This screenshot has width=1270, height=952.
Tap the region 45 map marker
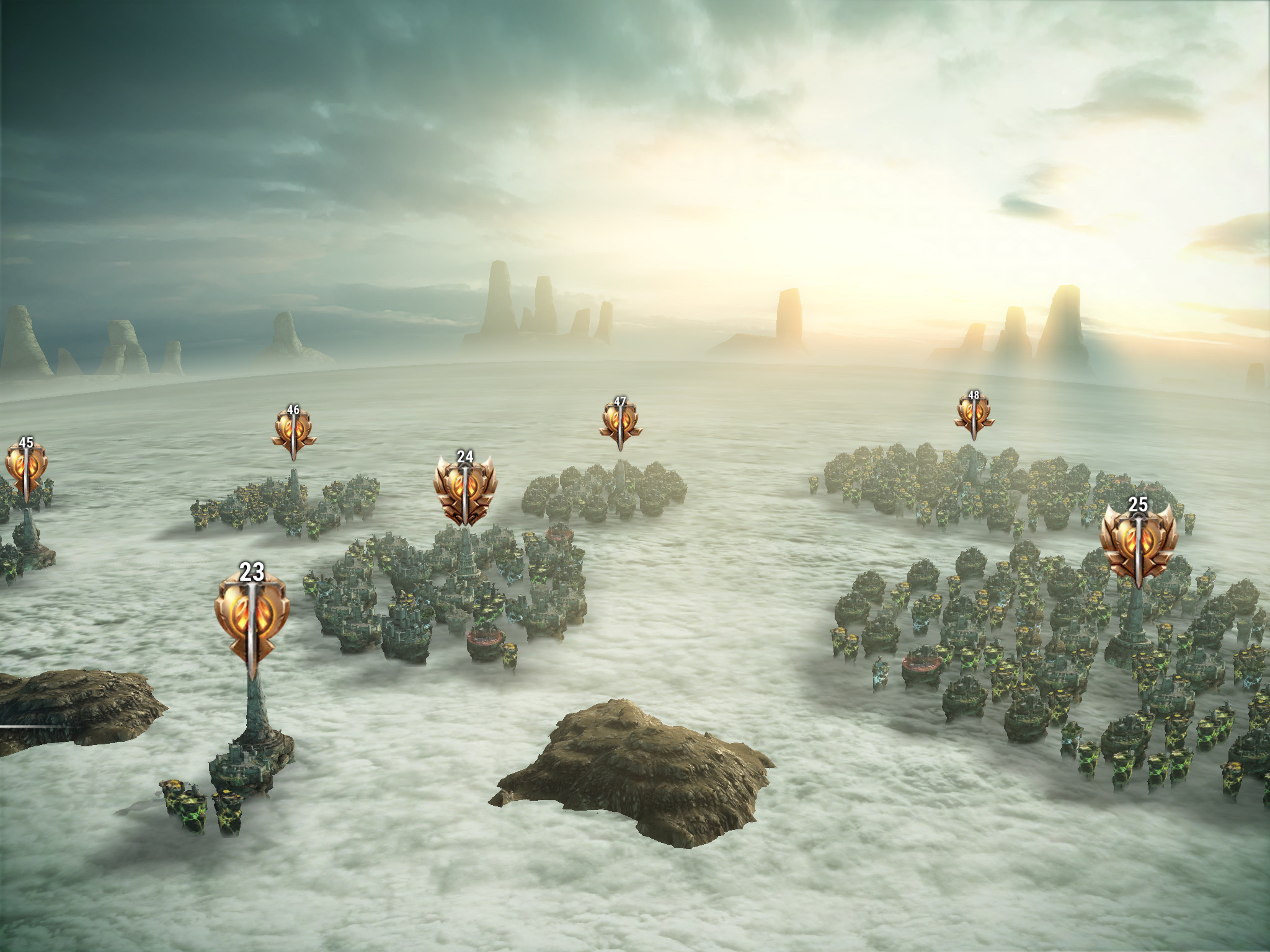click(26, 469)
